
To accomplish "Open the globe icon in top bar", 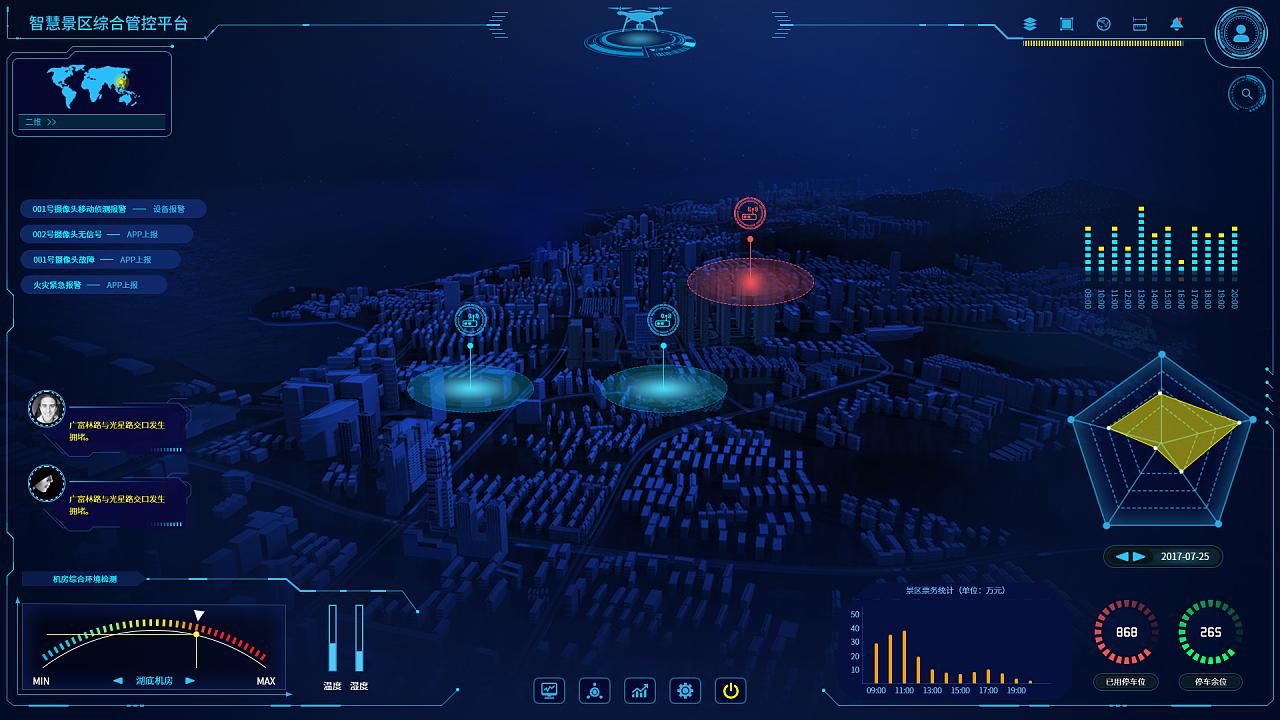I will point(1103,24).
